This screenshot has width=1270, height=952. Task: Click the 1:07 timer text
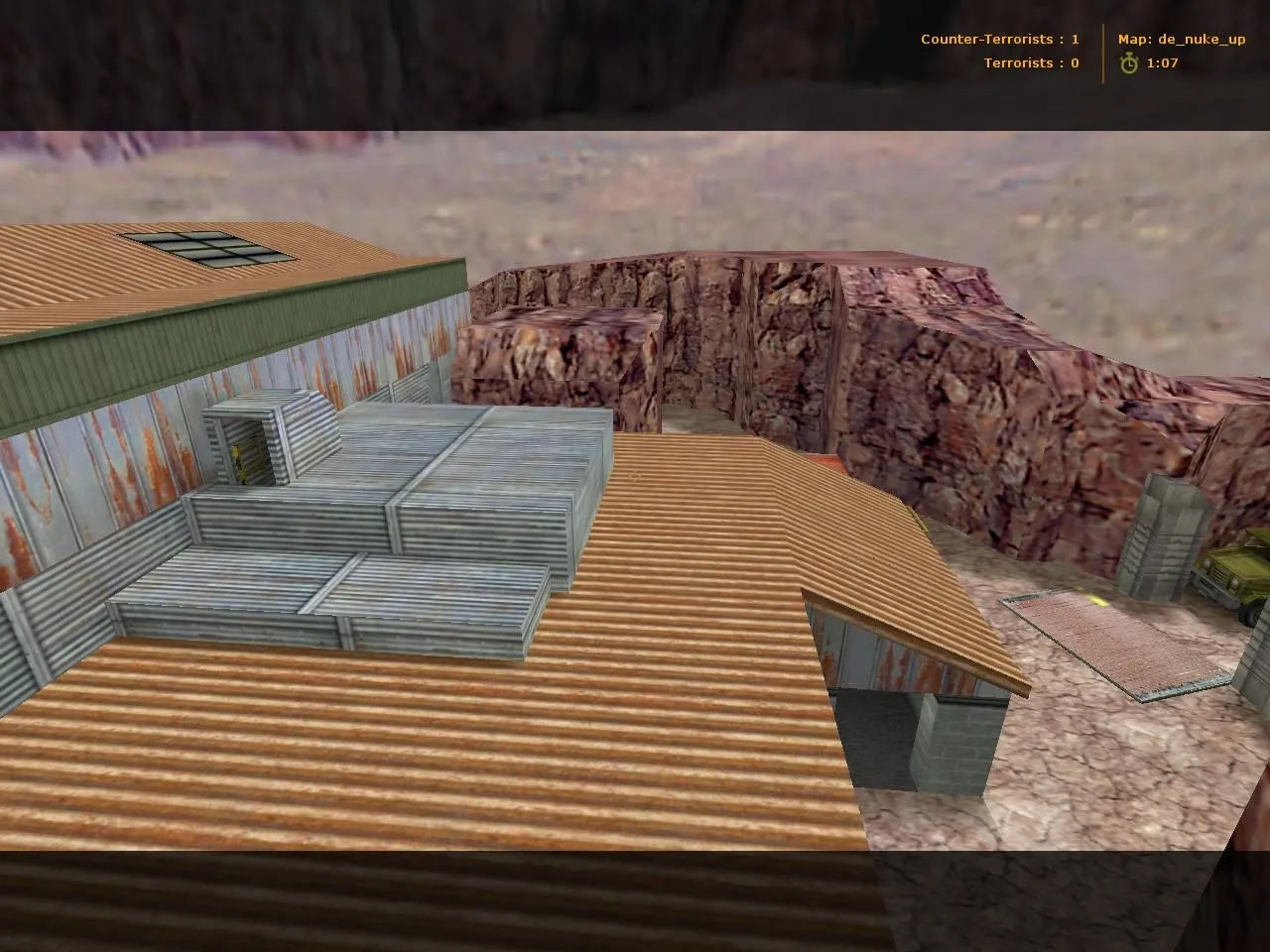tap(1161, 62)
